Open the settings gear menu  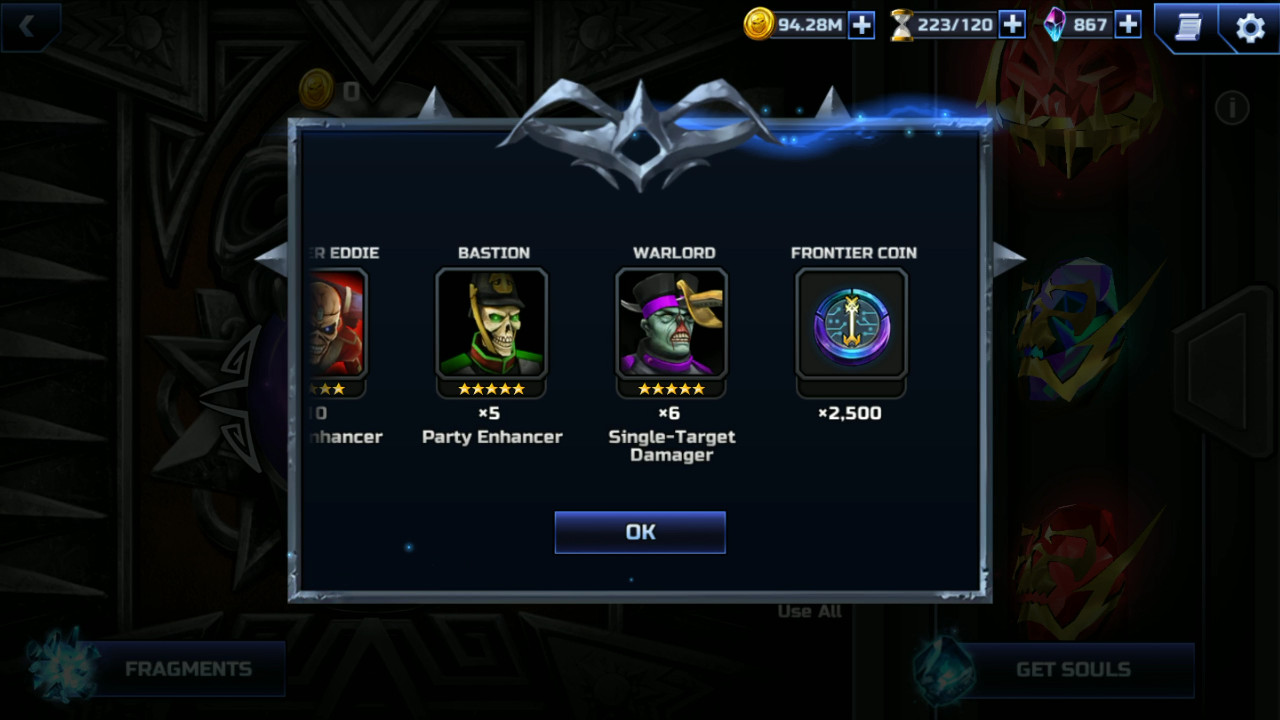1250,28
